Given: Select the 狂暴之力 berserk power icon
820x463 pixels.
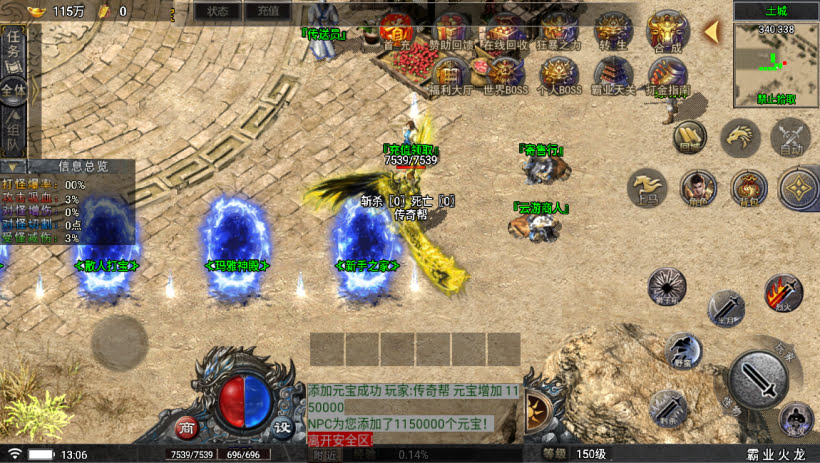Looking at the screenshot, I should [558, 30].
